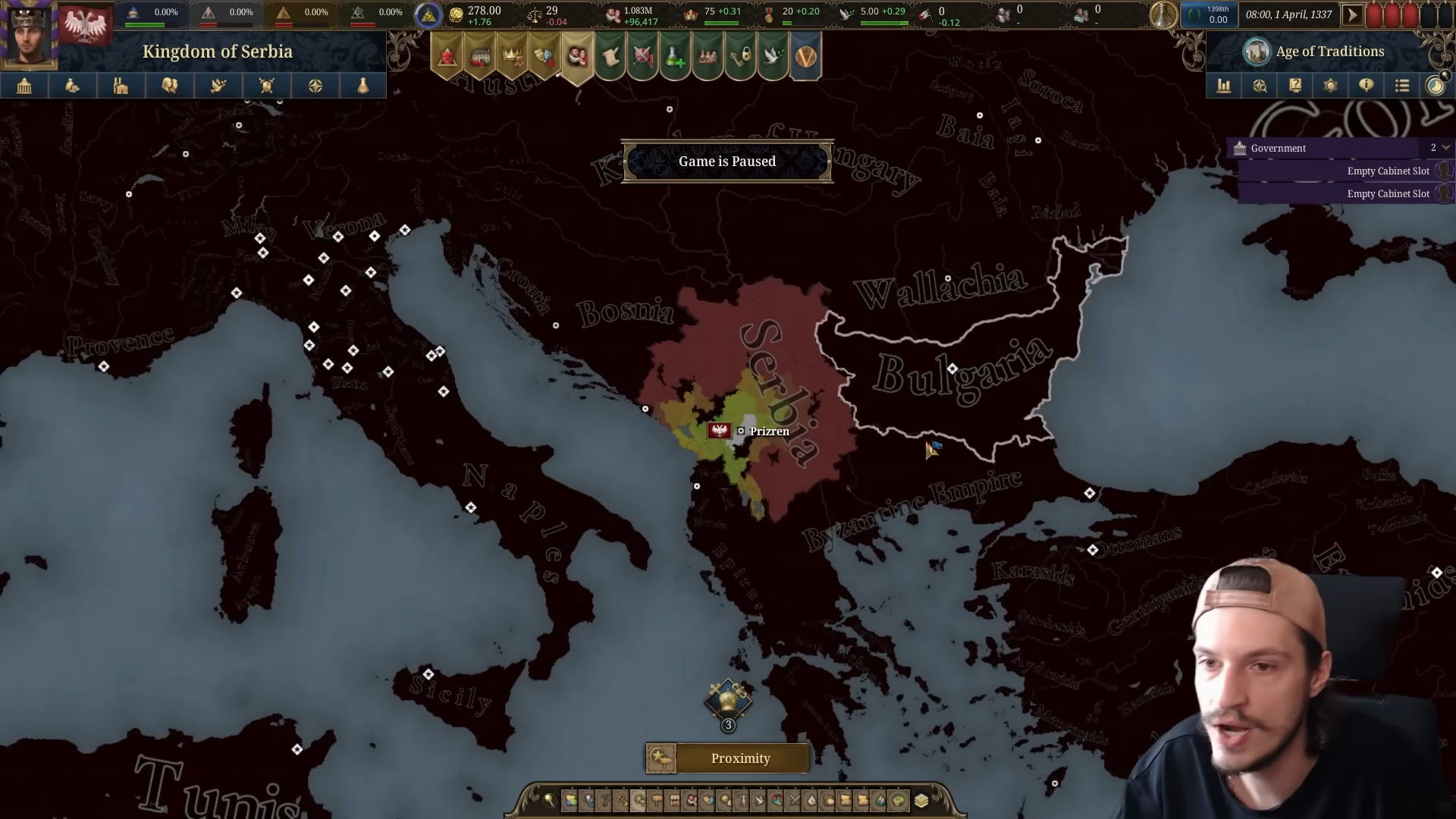Click the green potion flask banner icon
Image resolution: width=1456 pixels, height=819 pixels.
(676, 55)
